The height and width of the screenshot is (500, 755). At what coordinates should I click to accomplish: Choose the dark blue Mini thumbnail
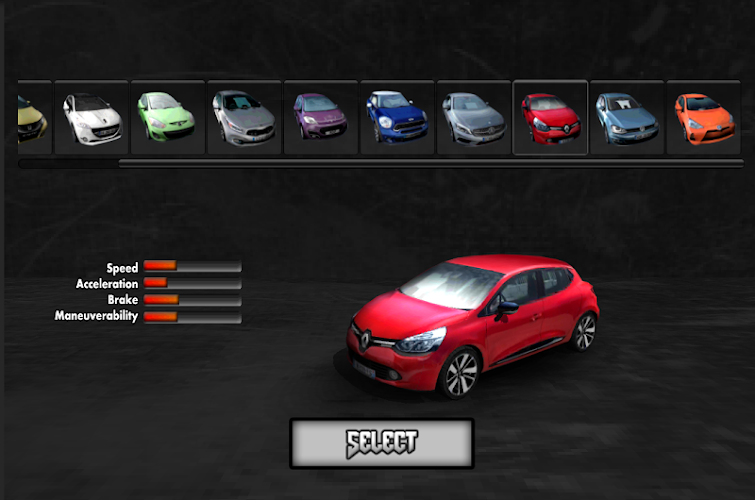(397, 118)
